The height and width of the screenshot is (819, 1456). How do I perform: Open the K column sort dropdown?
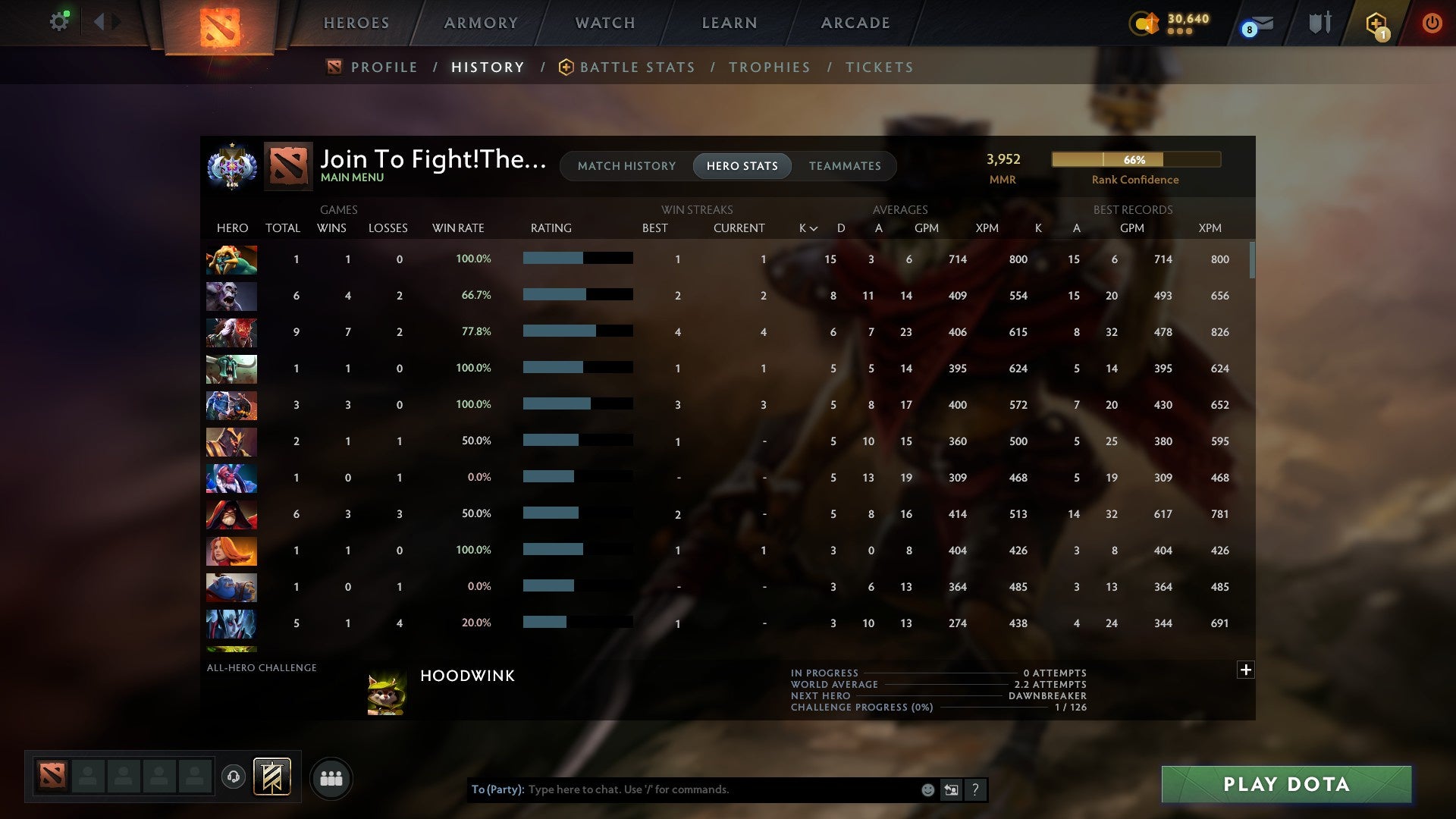[x=805, y=227]
